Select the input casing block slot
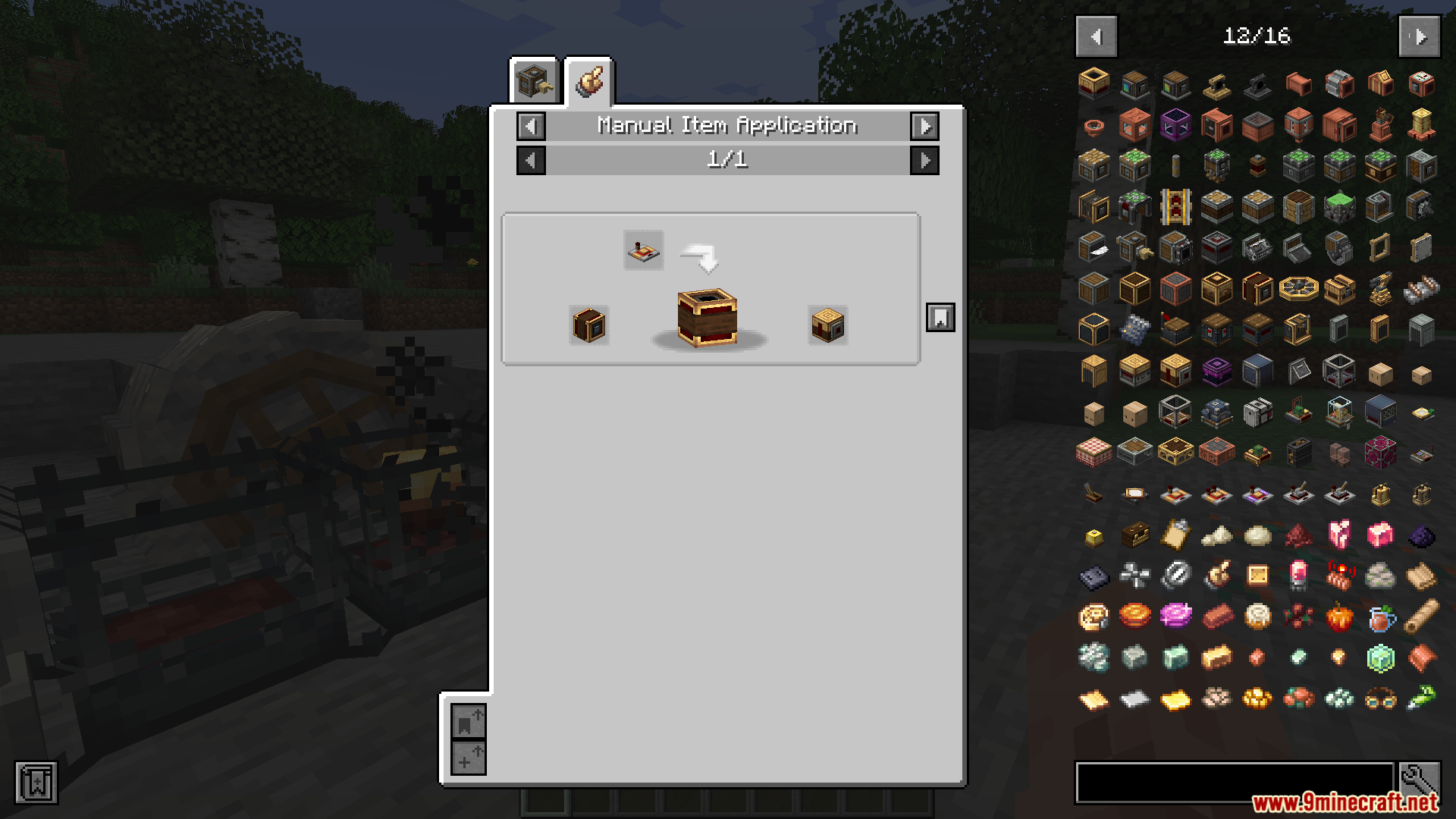1456x819 pixels. [x=589, y=325]
